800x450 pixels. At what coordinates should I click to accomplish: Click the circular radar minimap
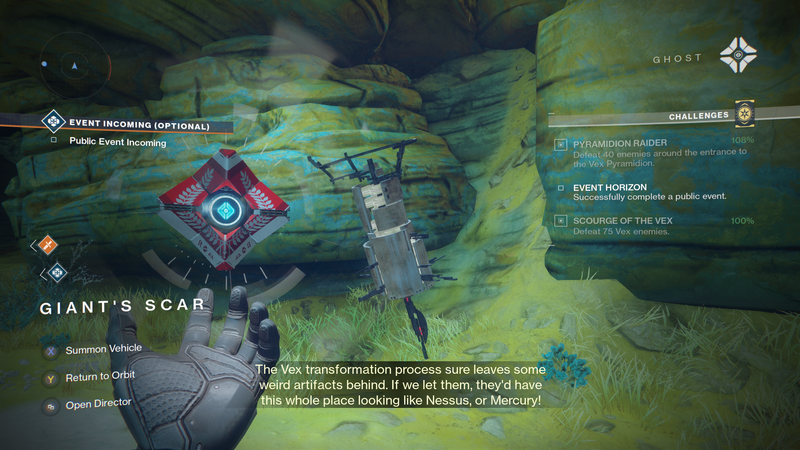72,65
